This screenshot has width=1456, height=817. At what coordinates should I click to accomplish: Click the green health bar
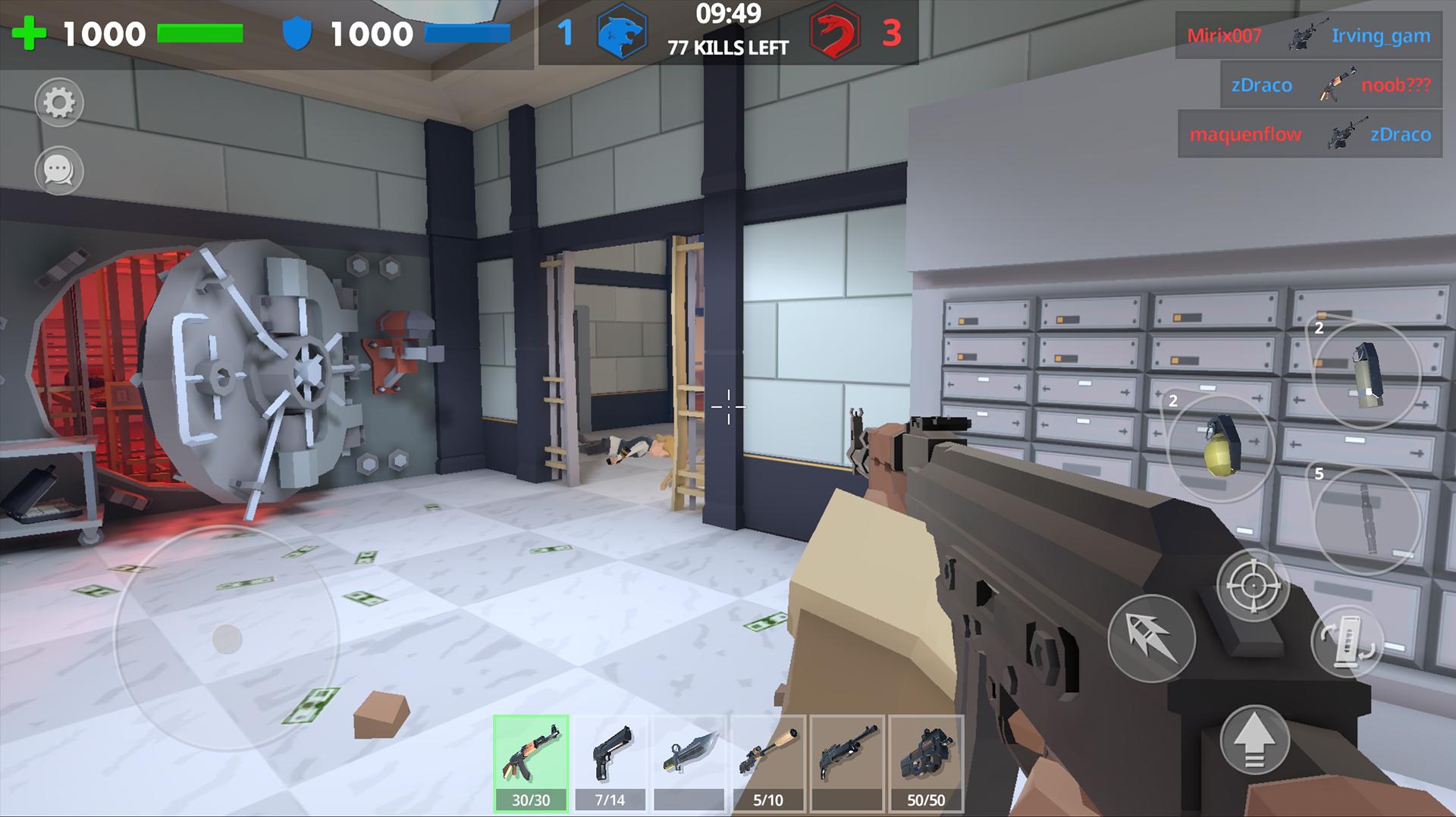pos(199,32)
